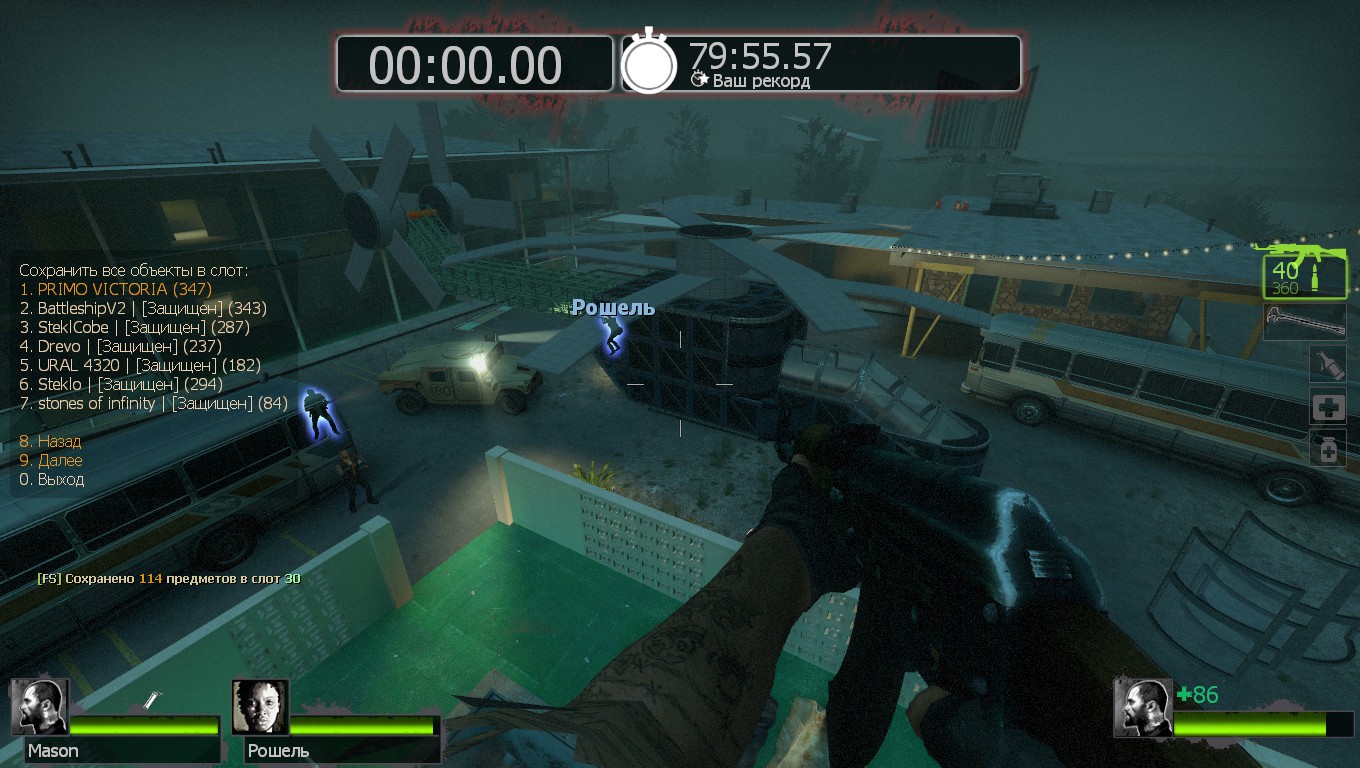Viewport: 1360px width, 768px height.
Task: Select the PRIMO VICTORIA save slot
Action: tap(115, 289)
